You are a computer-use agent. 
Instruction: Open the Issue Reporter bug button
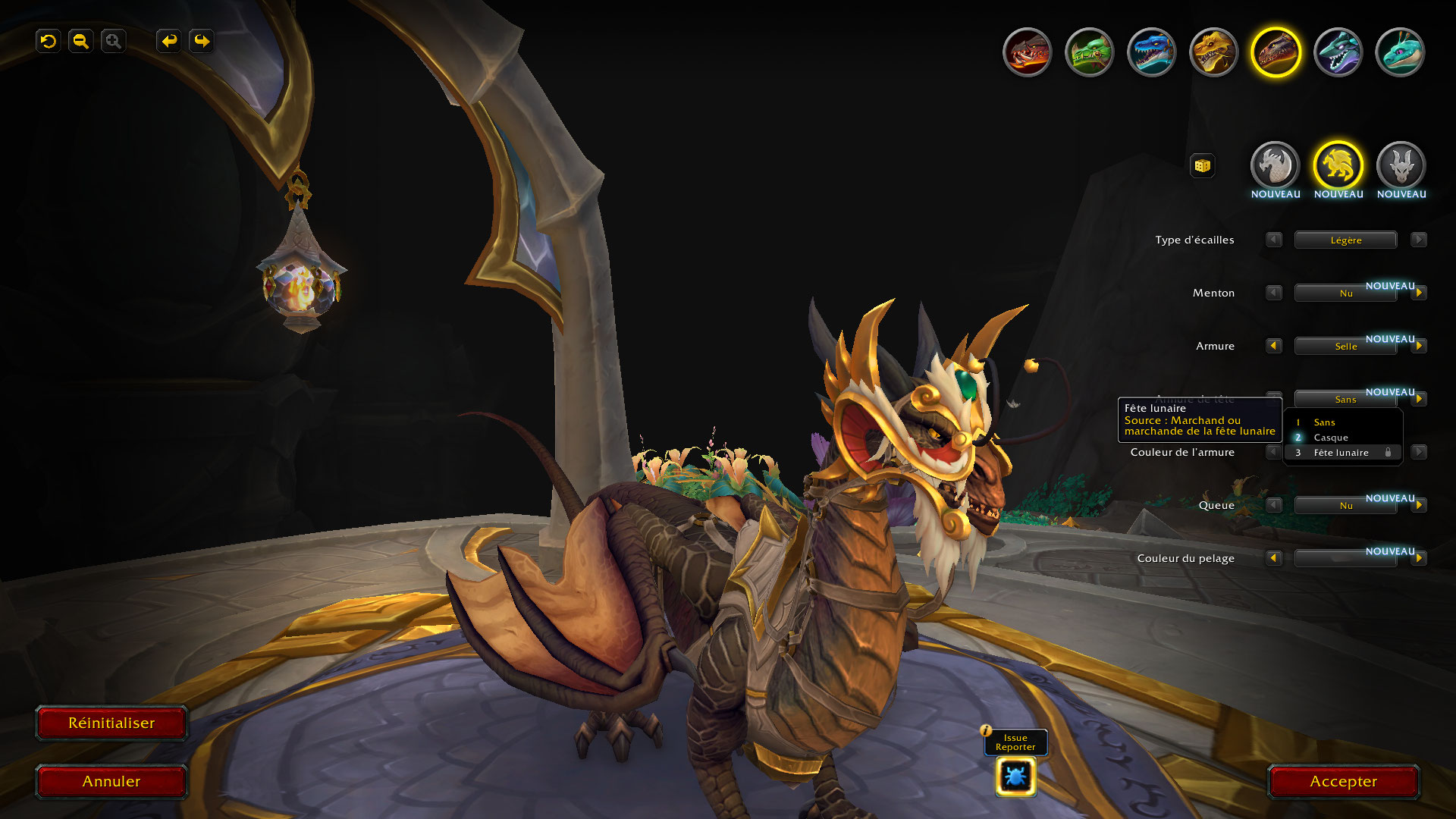1015,777
